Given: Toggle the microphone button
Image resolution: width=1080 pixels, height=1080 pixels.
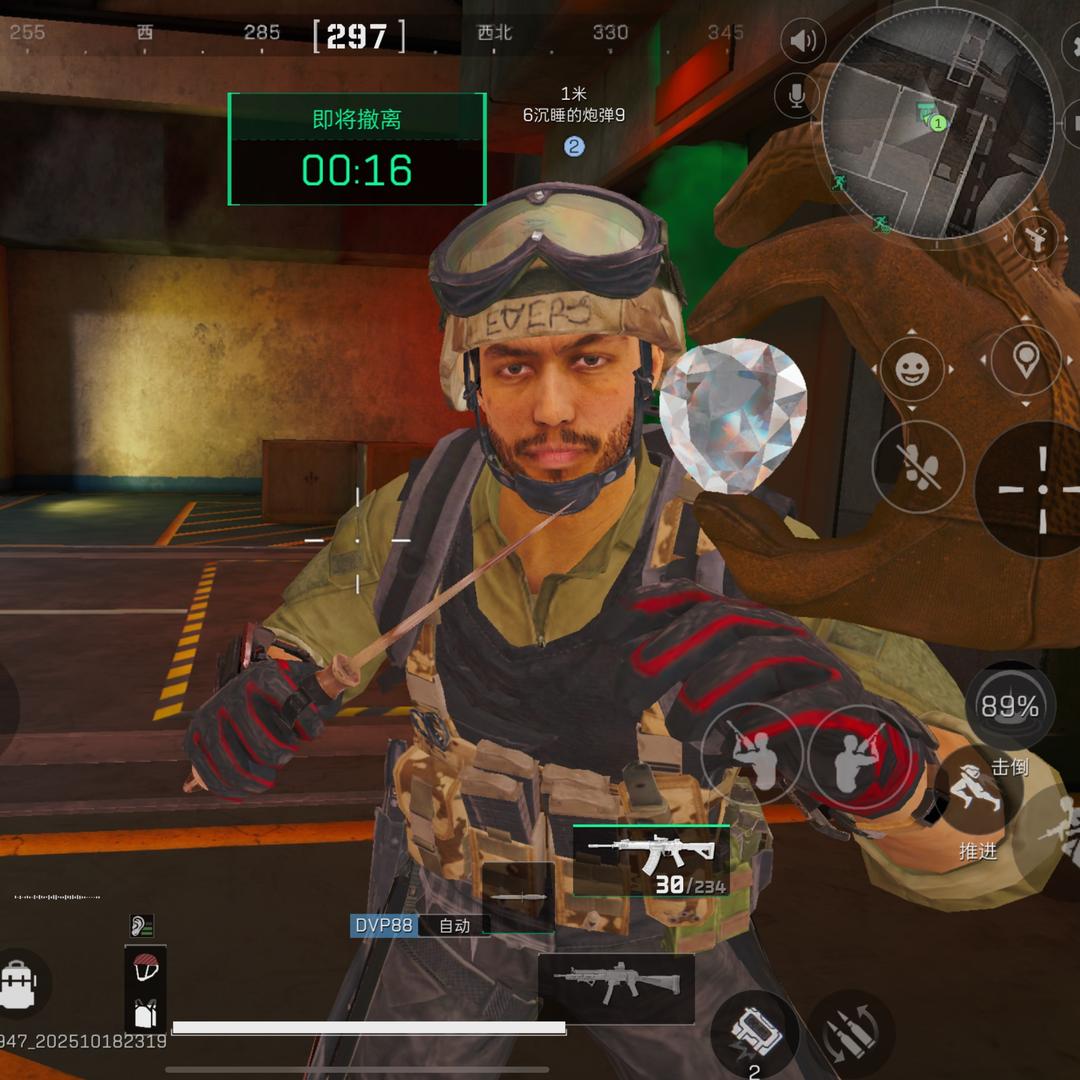Looking at the screenshot, I should [797, 96].
